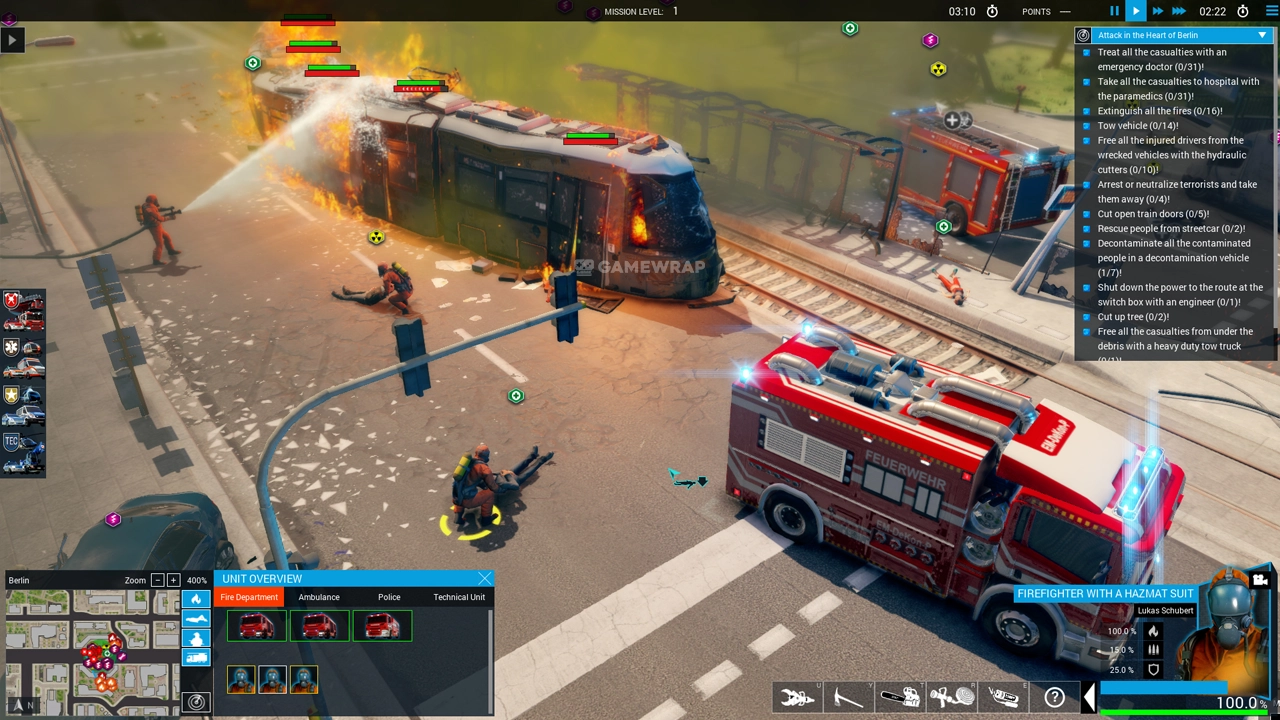Toggle the fire filter on the minimap

tap(196, 599)
